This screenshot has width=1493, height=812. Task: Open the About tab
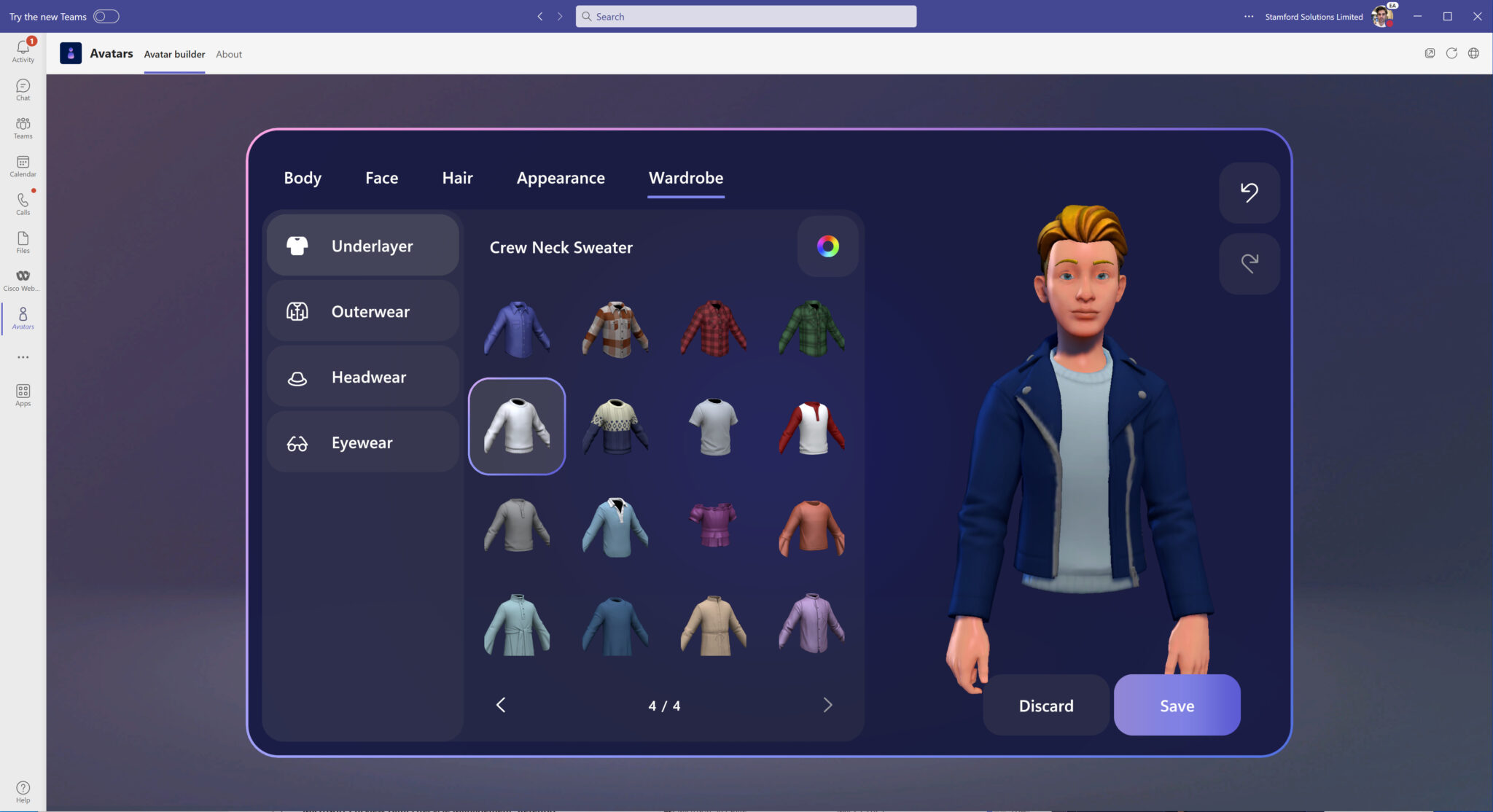pyautogui.click(x=228, y=53)
